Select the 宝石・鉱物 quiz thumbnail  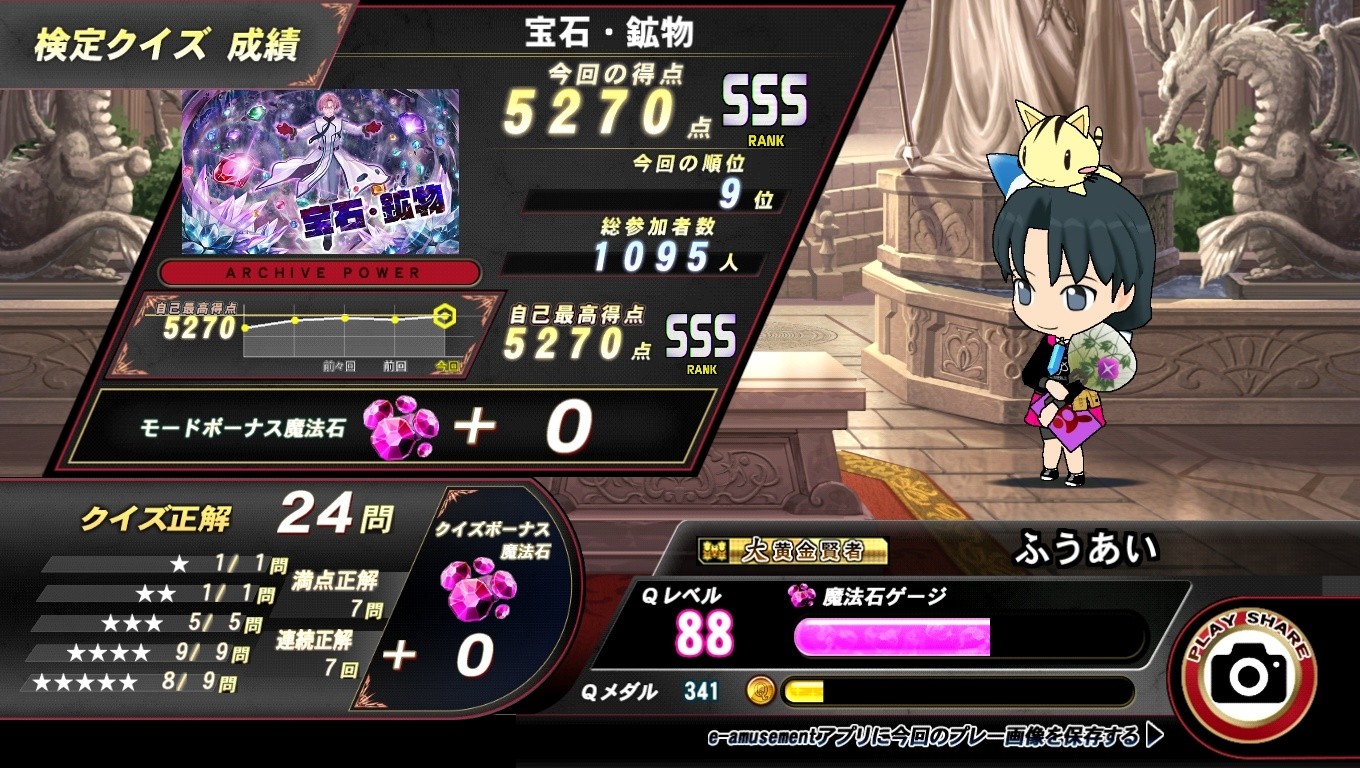coord(320,171)
